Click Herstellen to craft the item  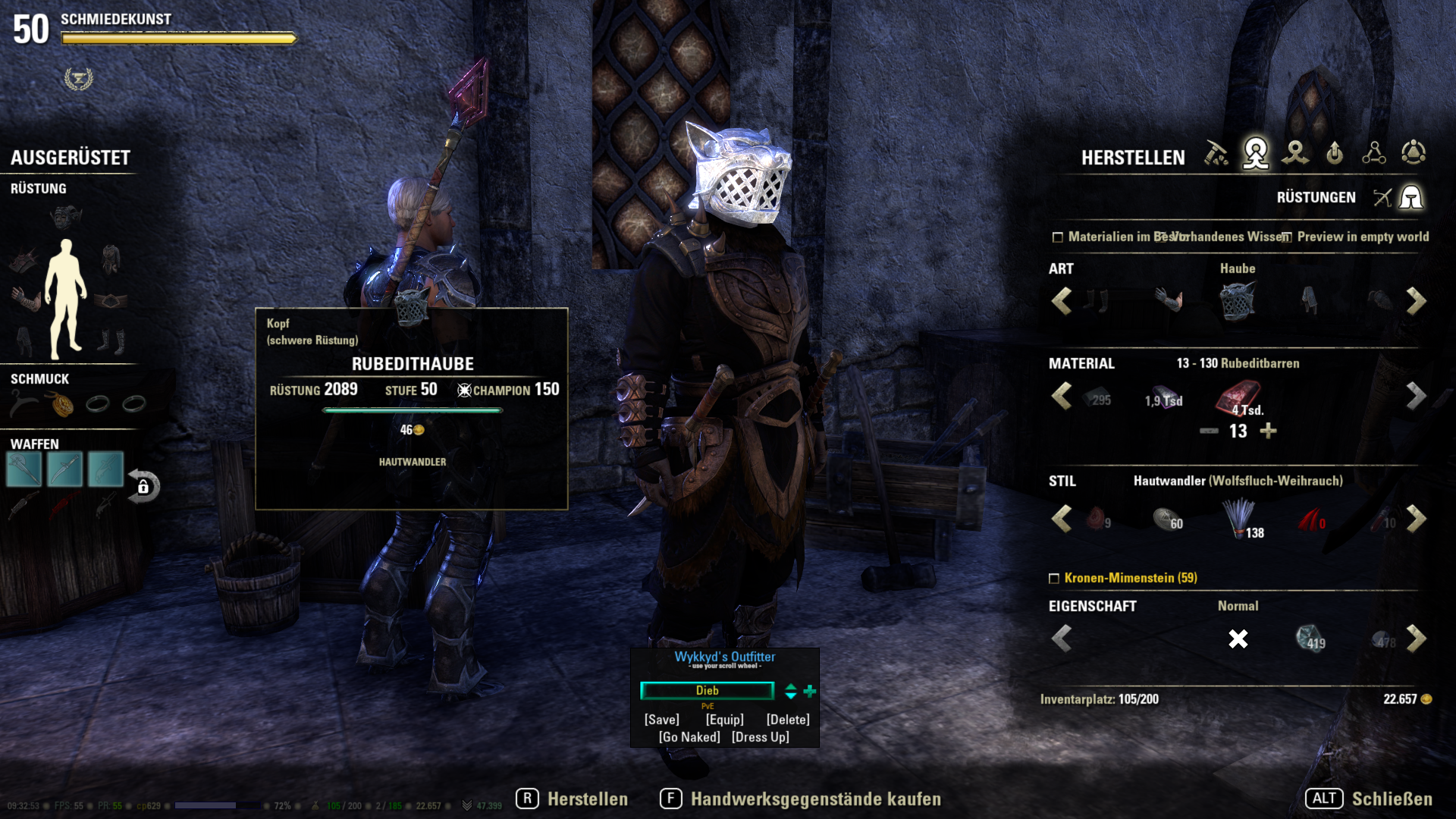573,799
